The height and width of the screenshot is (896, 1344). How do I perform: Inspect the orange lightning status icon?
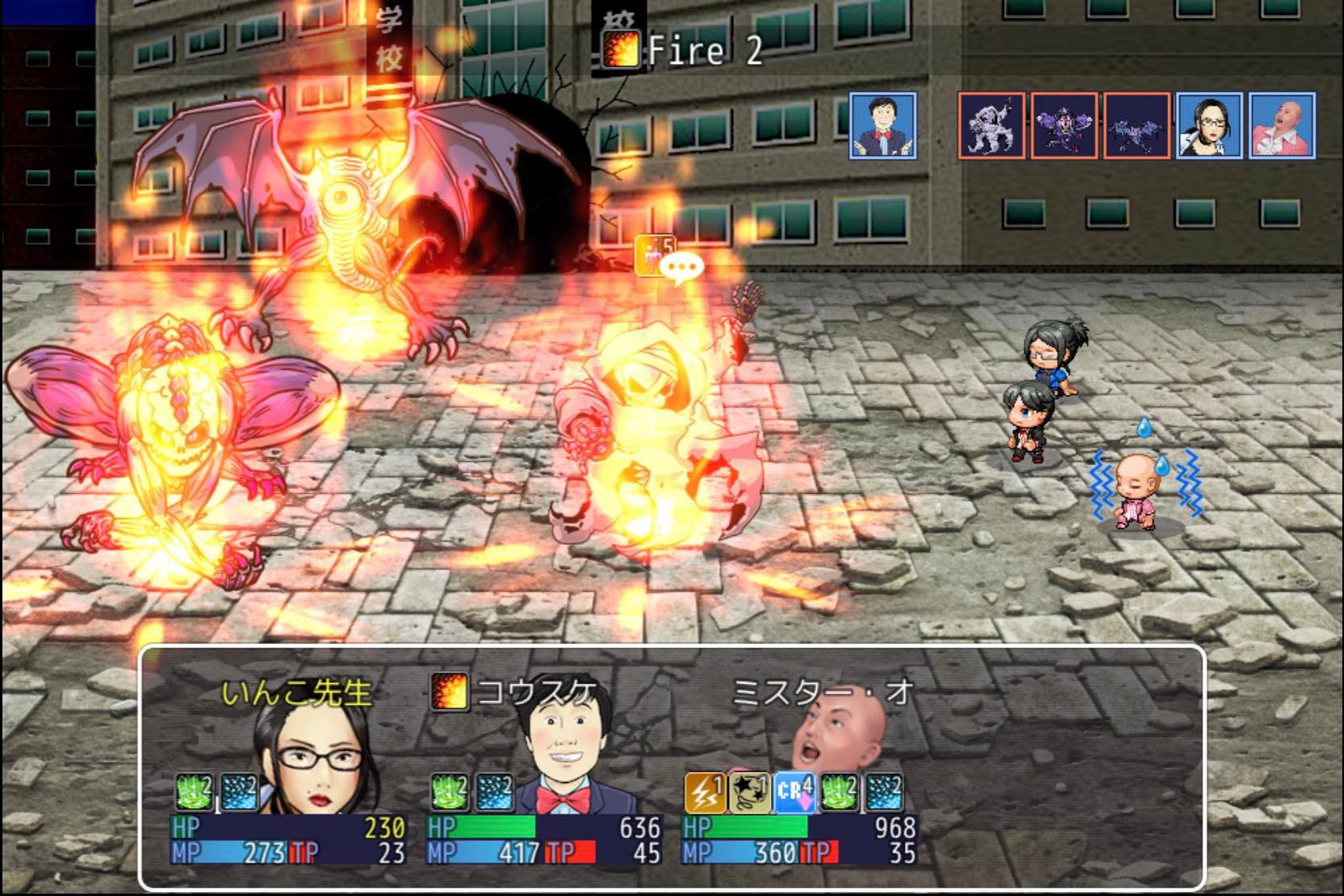click(705, 793)
